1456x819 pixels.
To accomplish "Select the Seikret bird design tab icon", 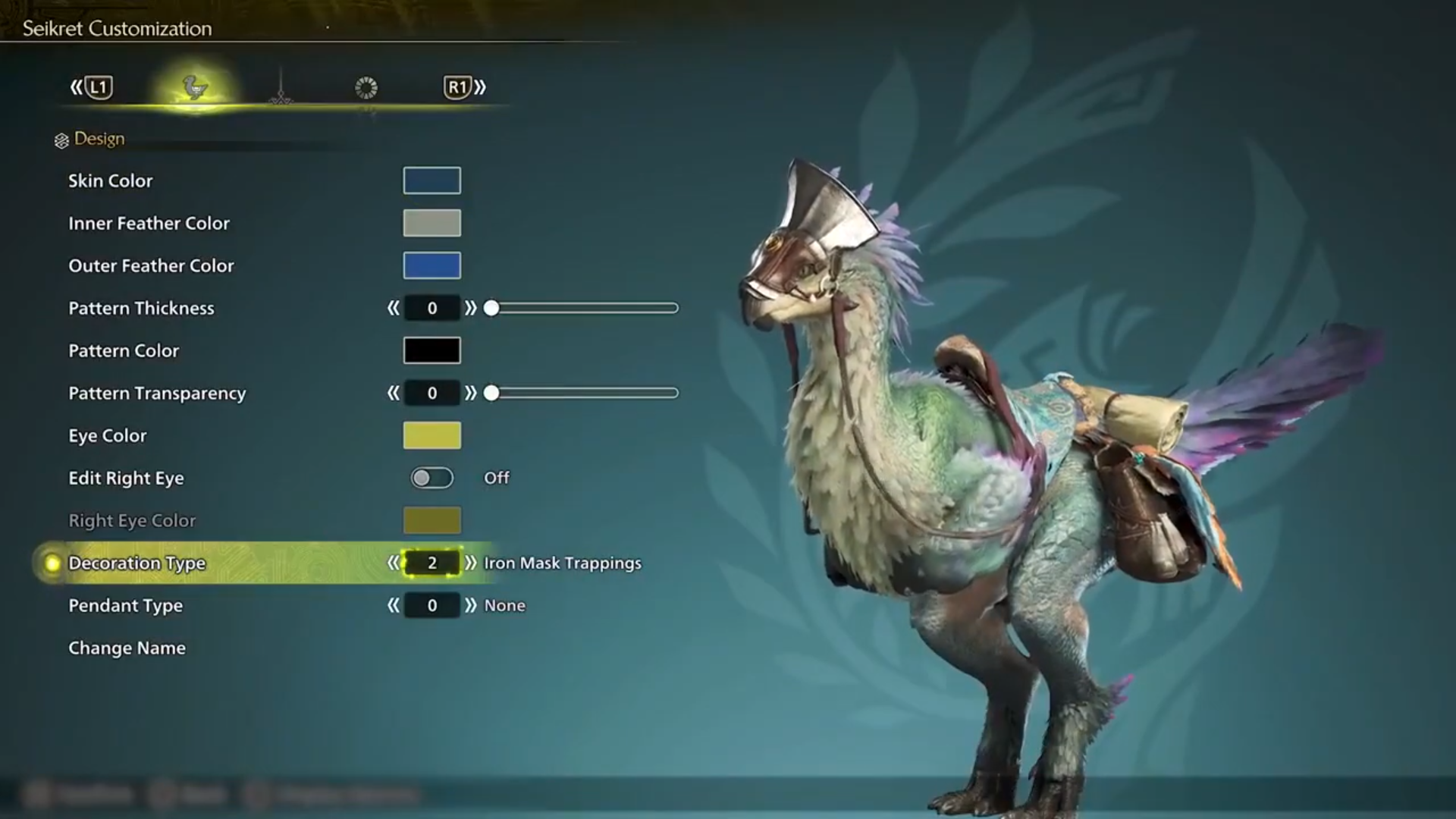I will pos(195,87).
